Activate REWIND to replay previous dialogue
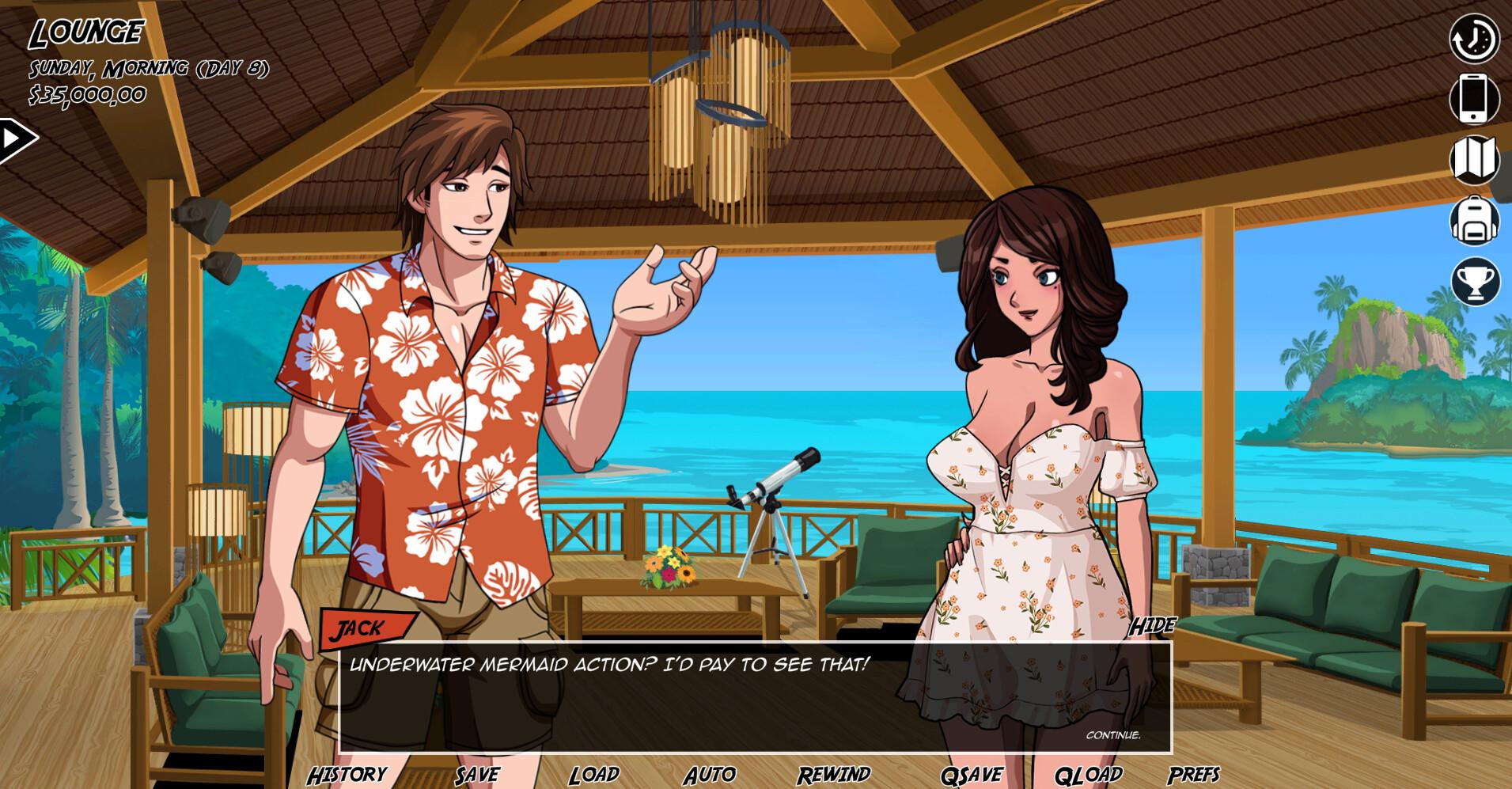The width and height of the screenshot is (1512, 789). (835, 774)
